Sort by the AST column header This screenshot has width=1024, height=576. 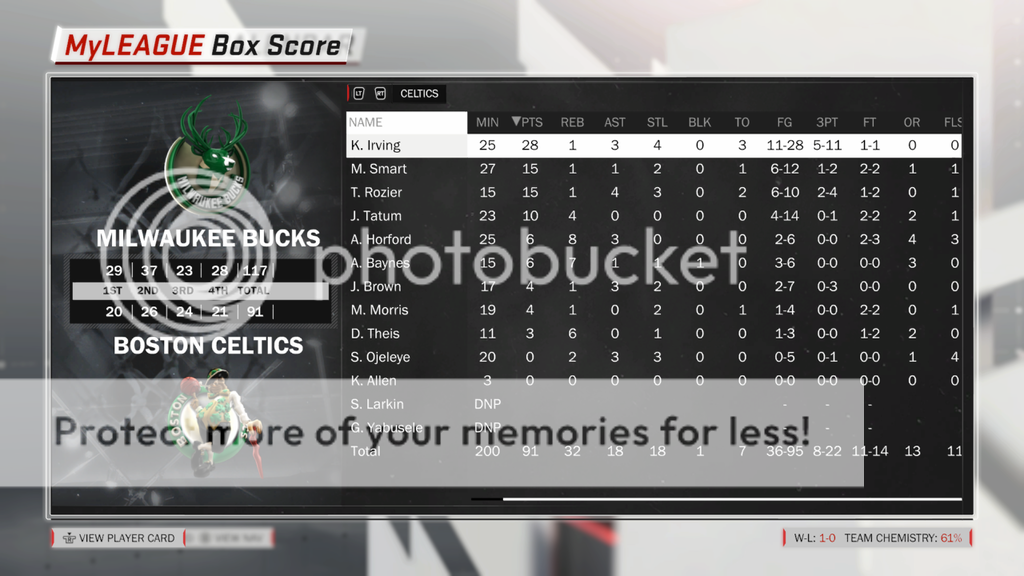[x=615, y=122]
